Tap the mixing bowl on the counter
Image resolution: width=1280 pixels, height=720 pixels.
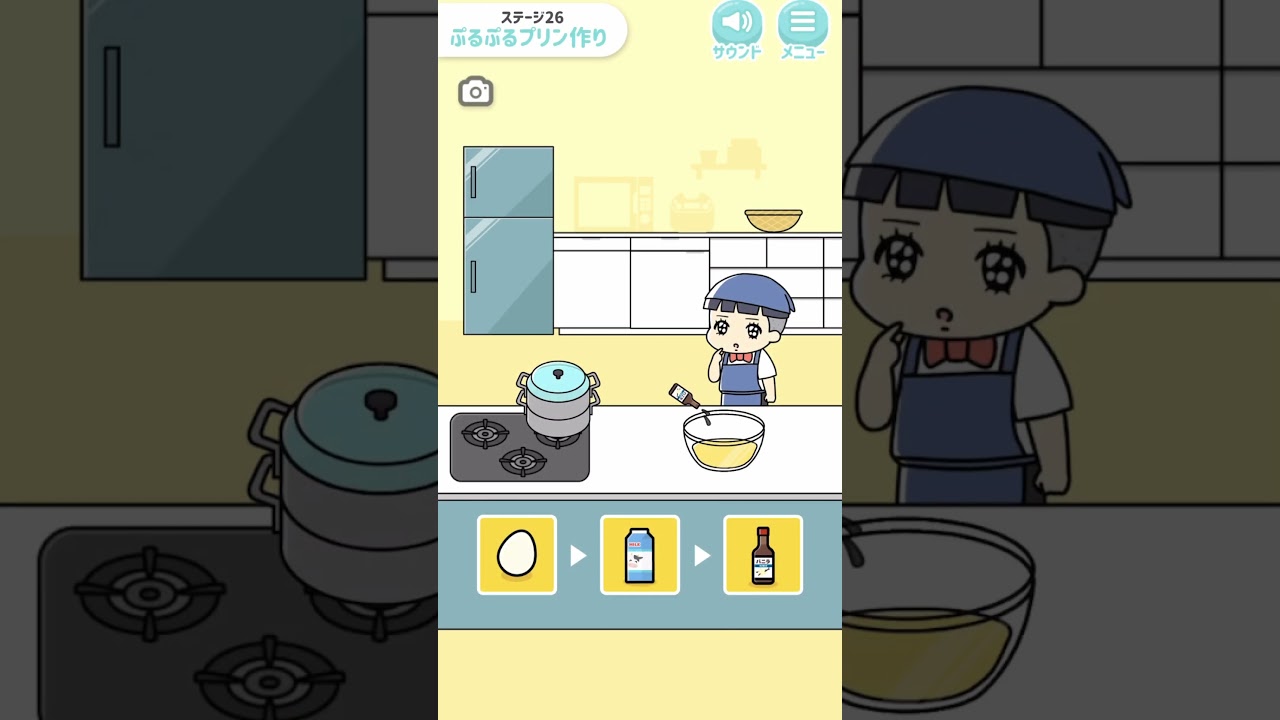click(x=723, y=443)
